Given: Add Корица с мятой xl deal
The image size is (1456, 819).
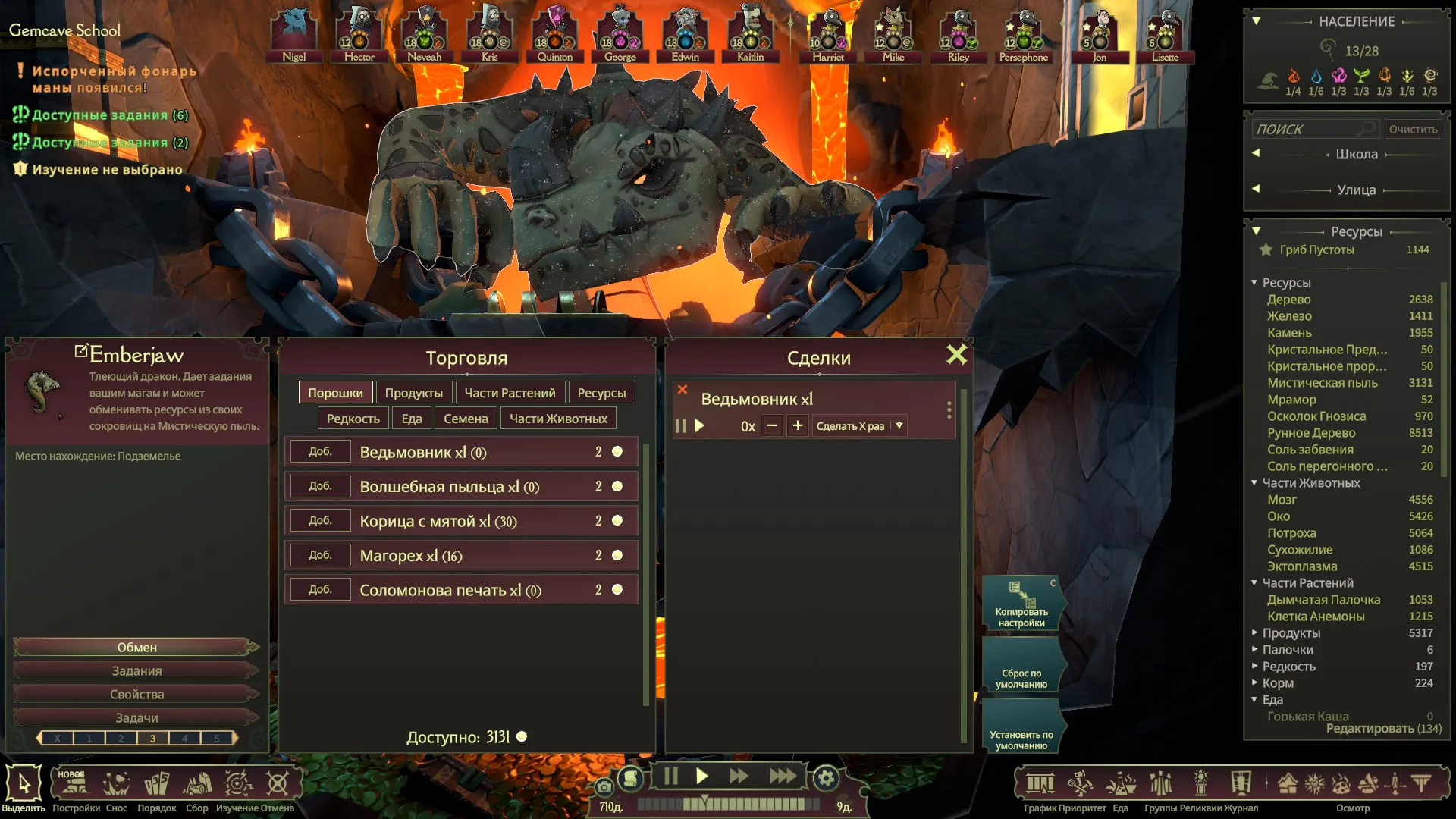Looking at the screenshot, I should 320,521.
